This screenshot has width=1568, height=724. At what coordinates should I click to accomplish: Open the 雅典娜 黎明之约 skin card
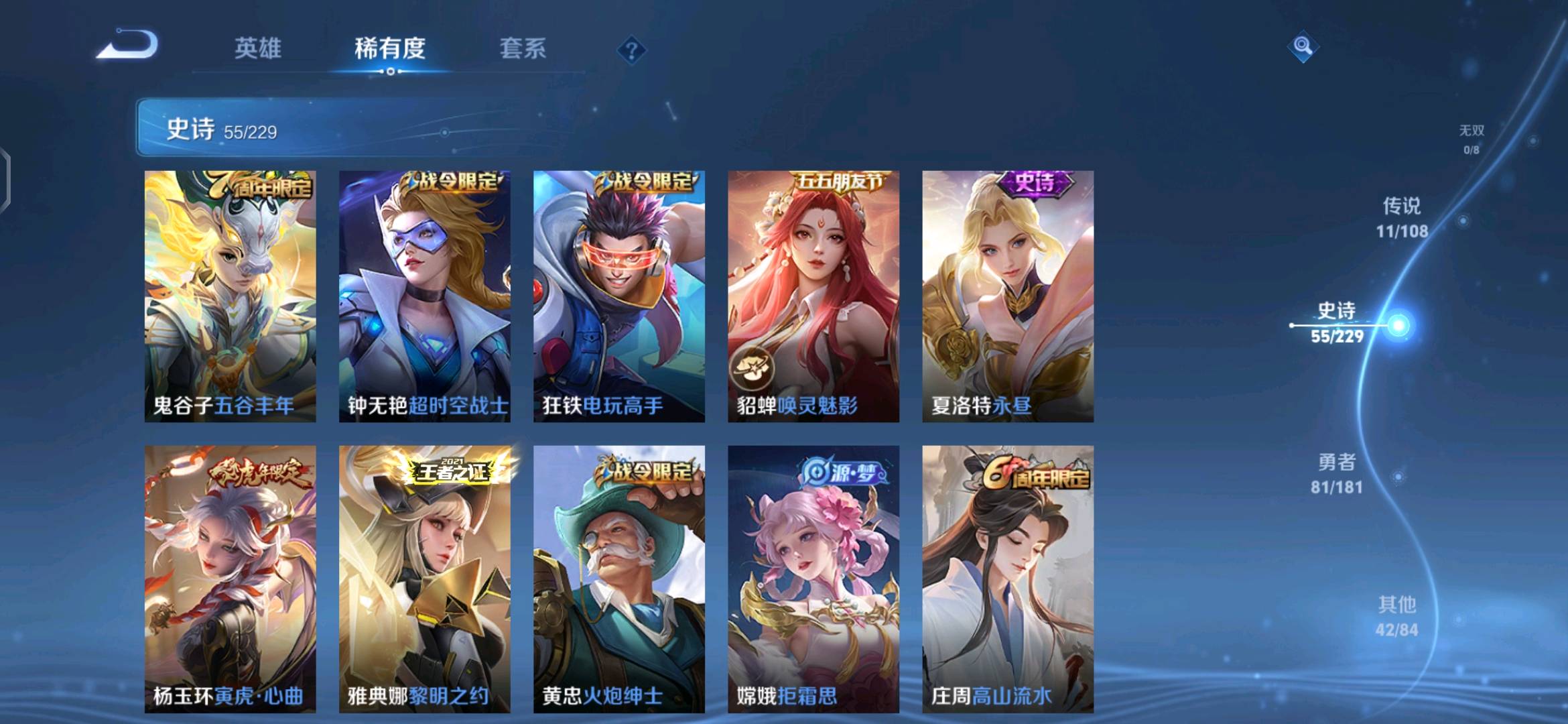point(424,579)
